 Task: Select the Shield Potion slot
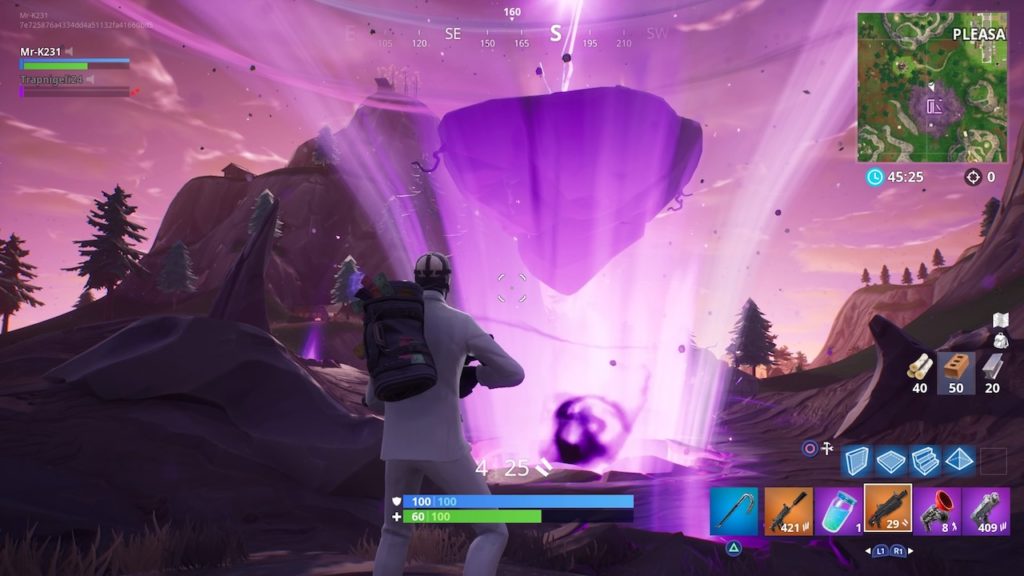pos(837,511)
